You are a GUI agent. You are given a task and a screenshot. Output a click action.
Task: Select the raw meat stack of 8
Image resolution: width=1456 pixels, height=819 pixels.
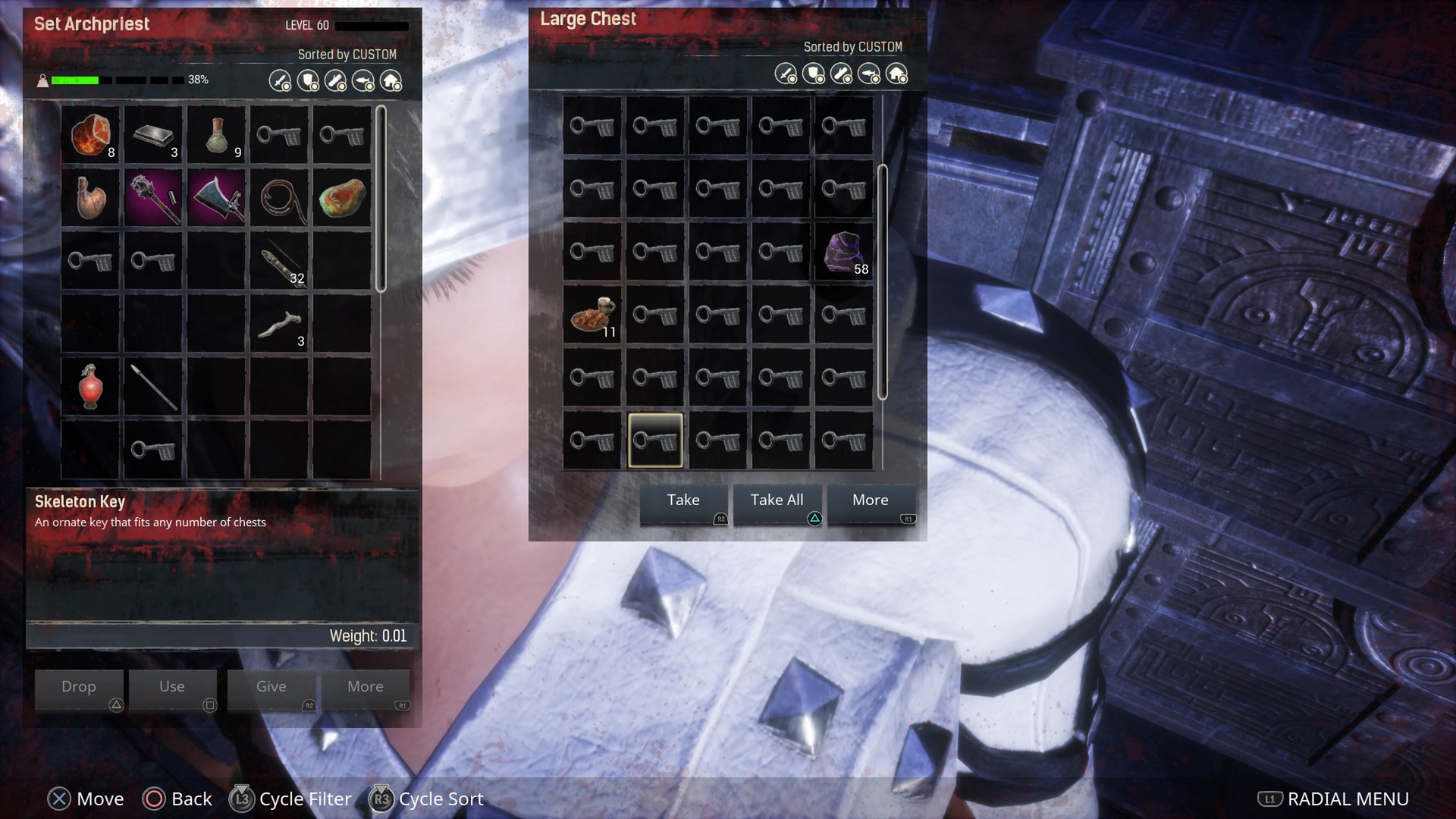tap(91, 135)
